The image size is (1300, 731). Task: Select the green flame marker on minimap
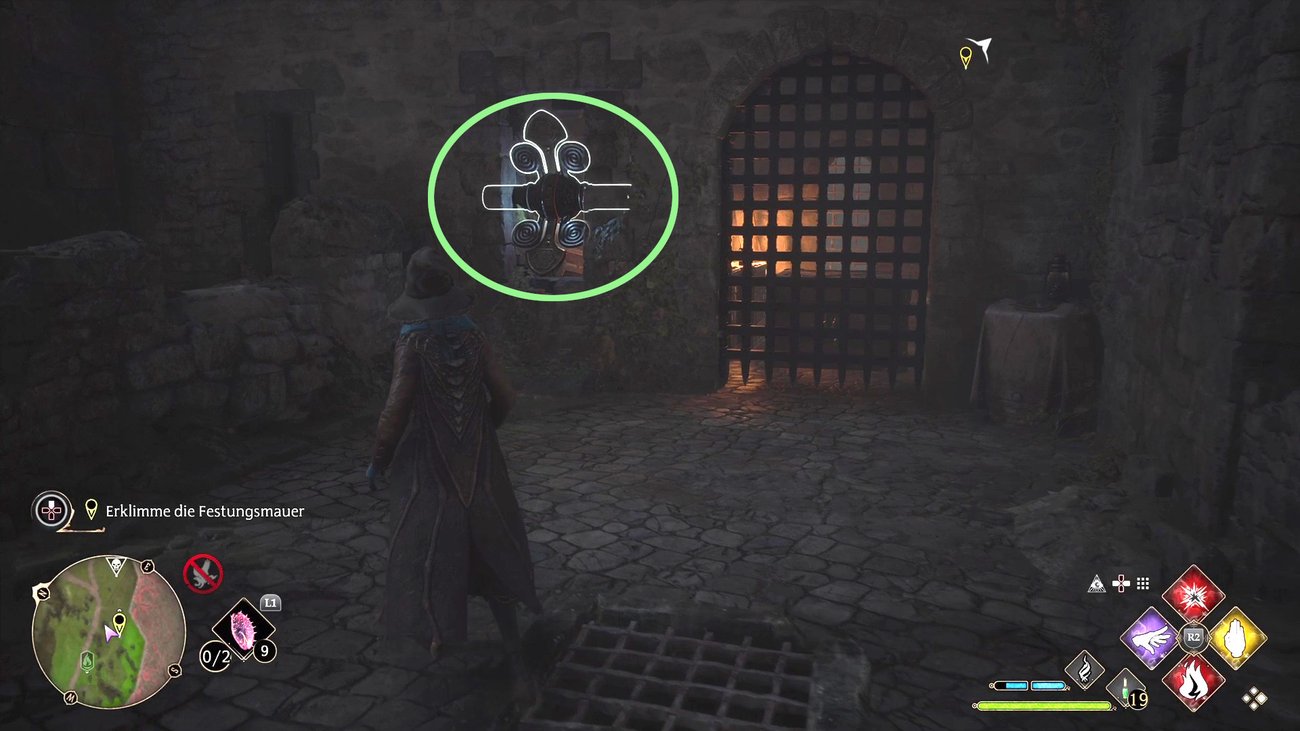[x=89, y=661]
